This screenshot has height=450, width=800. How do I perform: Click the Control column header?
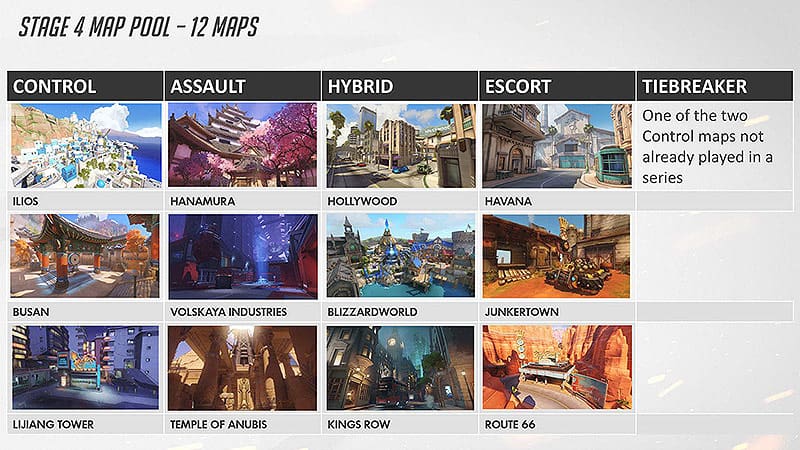point(85,86)
